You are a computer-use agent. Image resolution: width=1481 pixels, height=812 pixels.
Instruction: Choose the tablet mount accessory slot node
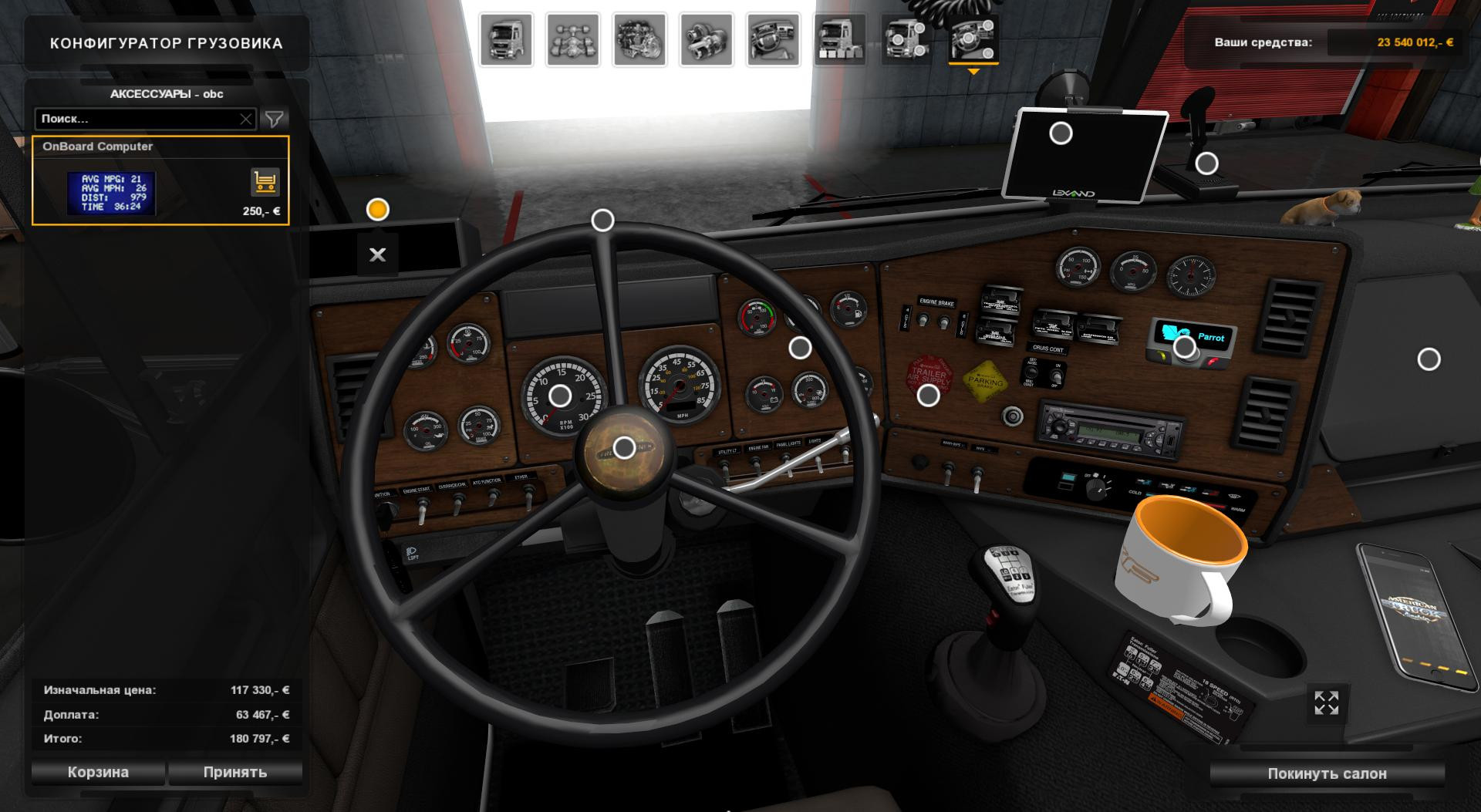pos(1061,133)
